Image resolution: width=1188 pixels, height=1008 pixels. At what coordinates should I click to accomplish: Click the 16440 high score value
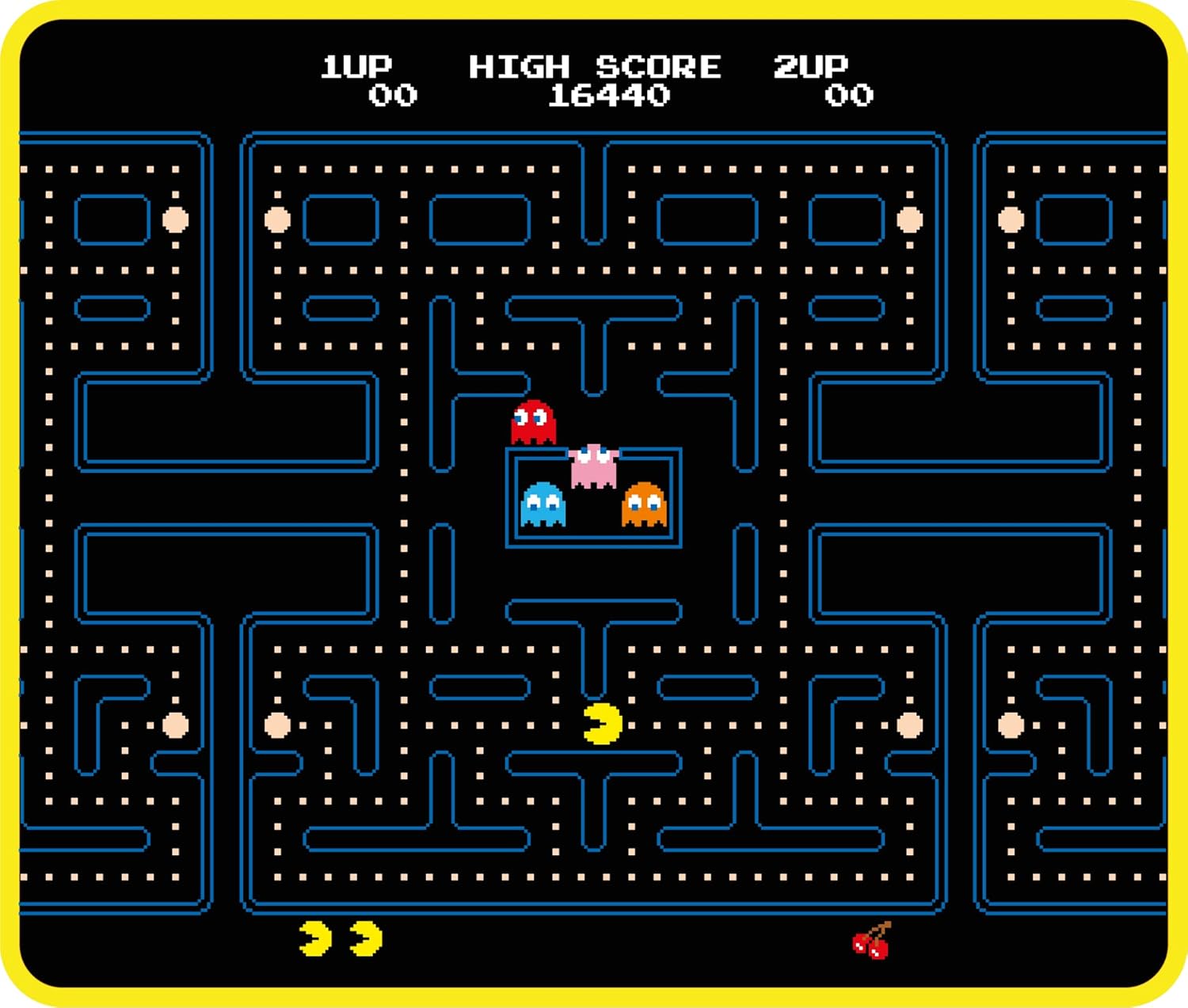click(x=610, y=96)
